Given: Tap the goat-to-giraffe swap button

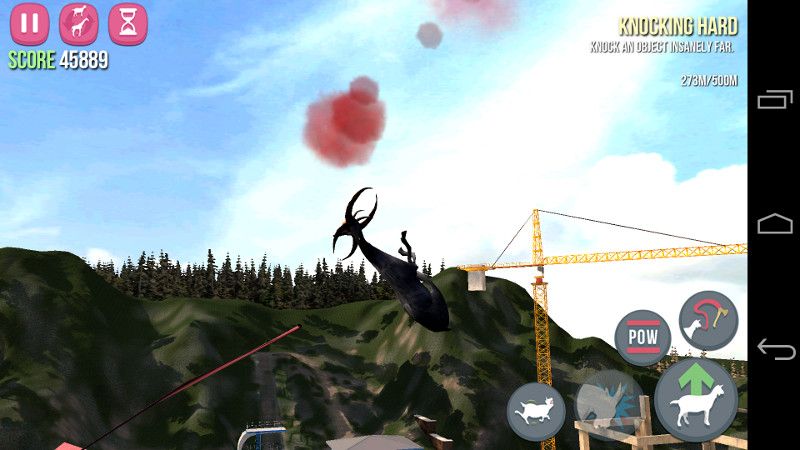Looking at the screenshot, I should pos(79,24).
